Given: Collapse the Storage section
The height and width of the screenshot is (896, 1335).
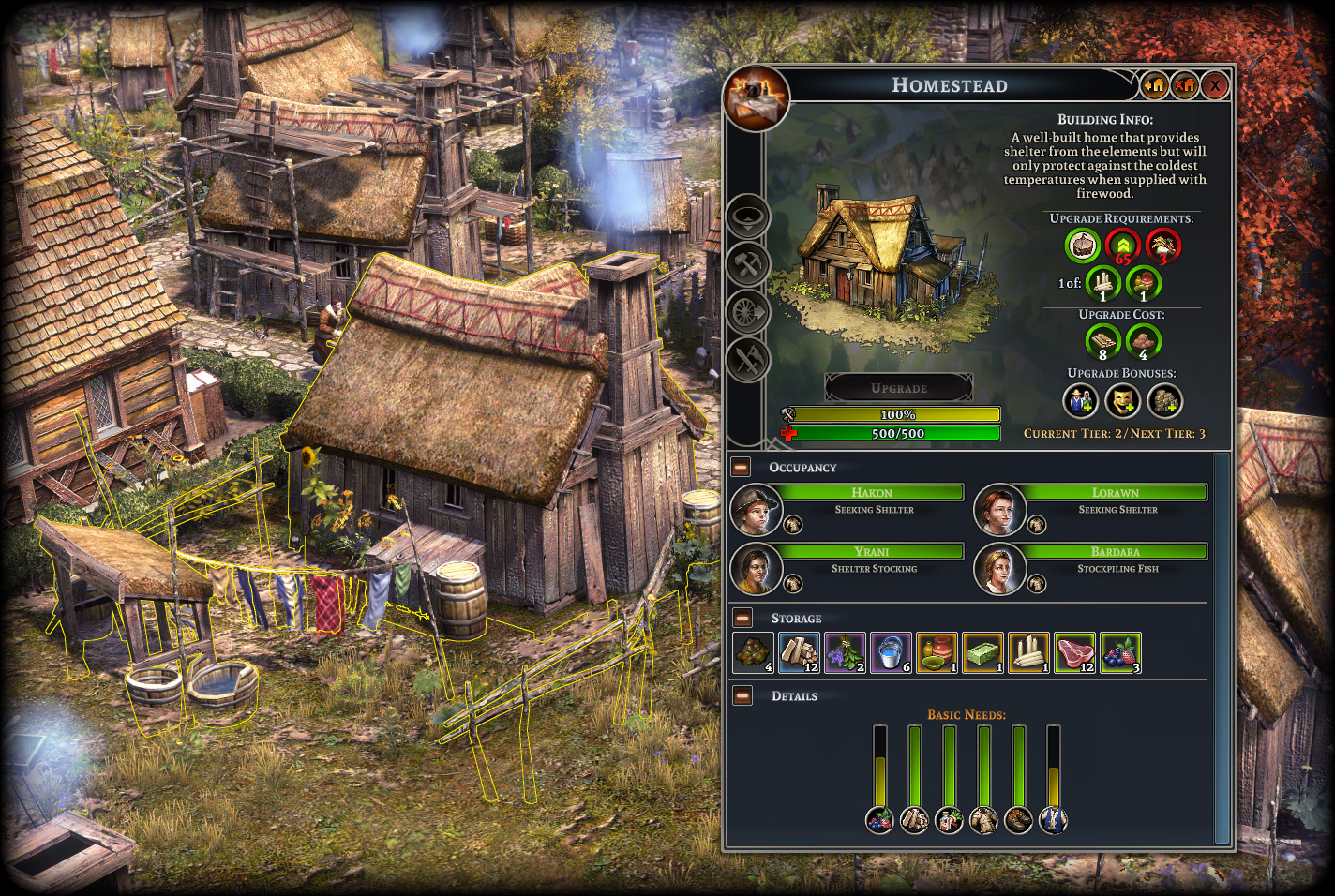Looking at the screenshot, I should pos(742,618).
